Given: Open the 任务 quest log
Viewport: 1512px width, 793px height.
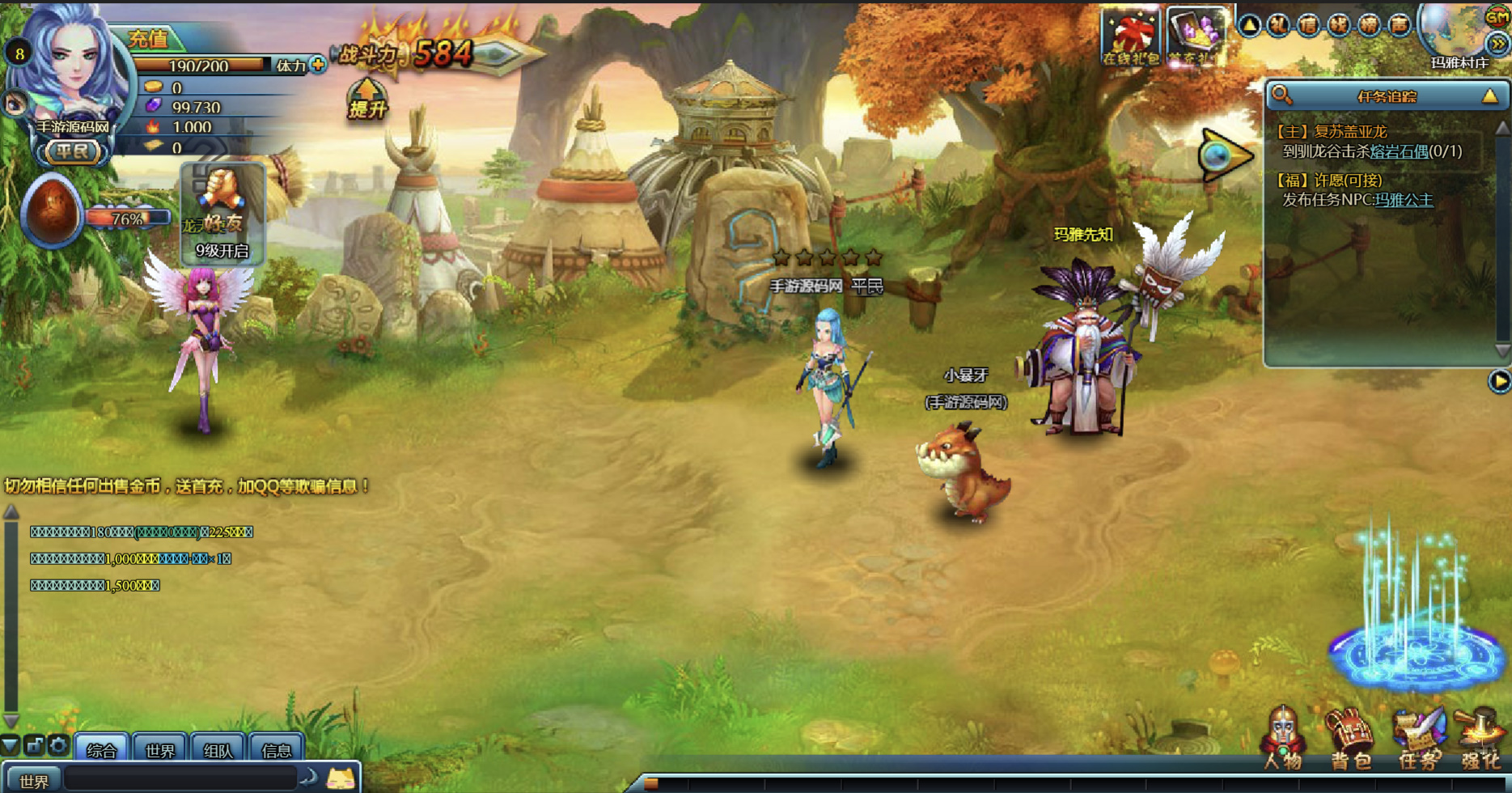Looking at the screenshot, I should [1417, 738].
